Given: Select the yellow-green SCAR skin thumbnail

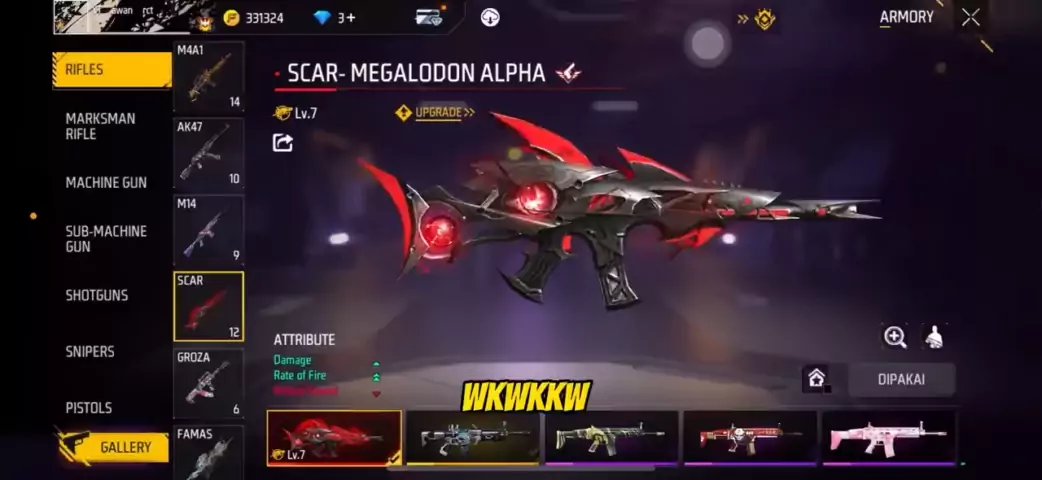Looking at the screenshot, I should pos(611,437).
